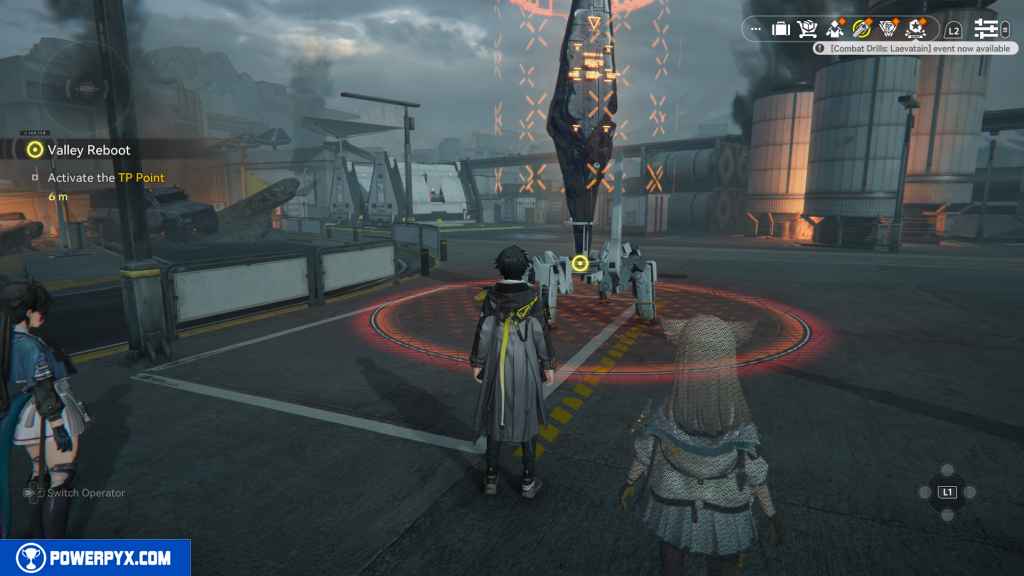
Task: Open the sliders settings icon
Action: [x=987, y=29]
